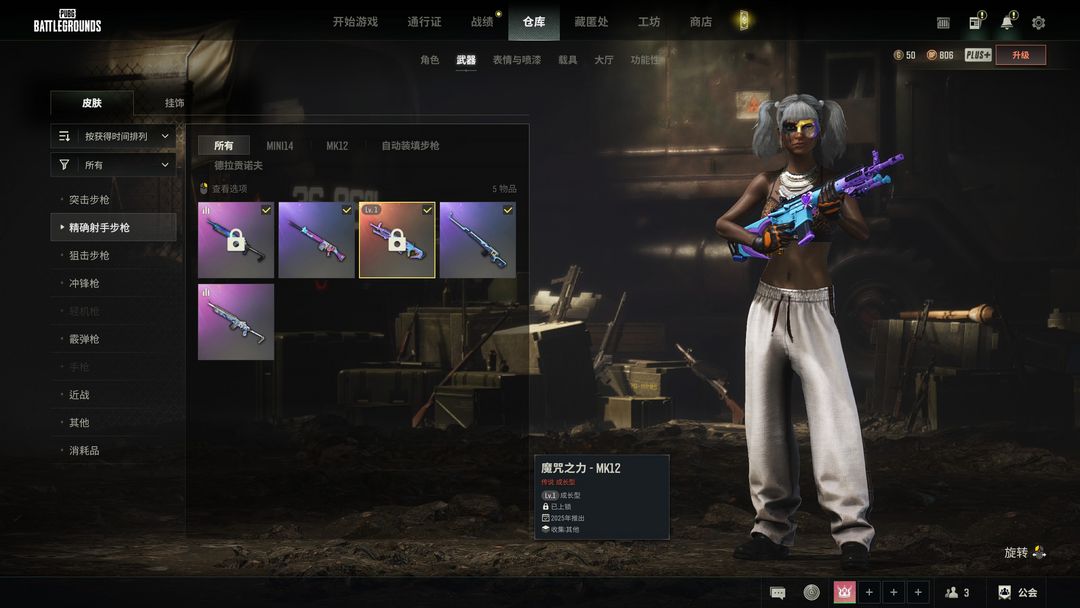Open the 公会 guild panel
Screen dimensions: 1080x608
[x=1017, y=593]
